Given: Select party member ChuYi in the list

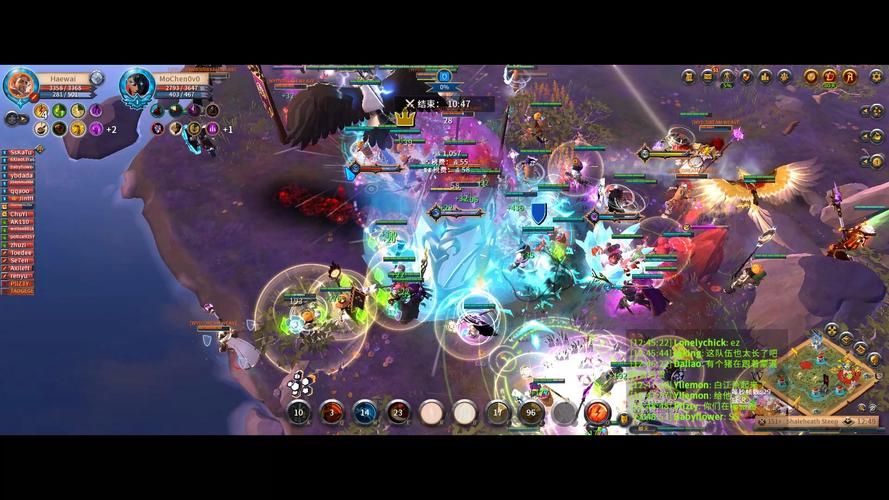Looking at the screenshot, I should point(21,213).
